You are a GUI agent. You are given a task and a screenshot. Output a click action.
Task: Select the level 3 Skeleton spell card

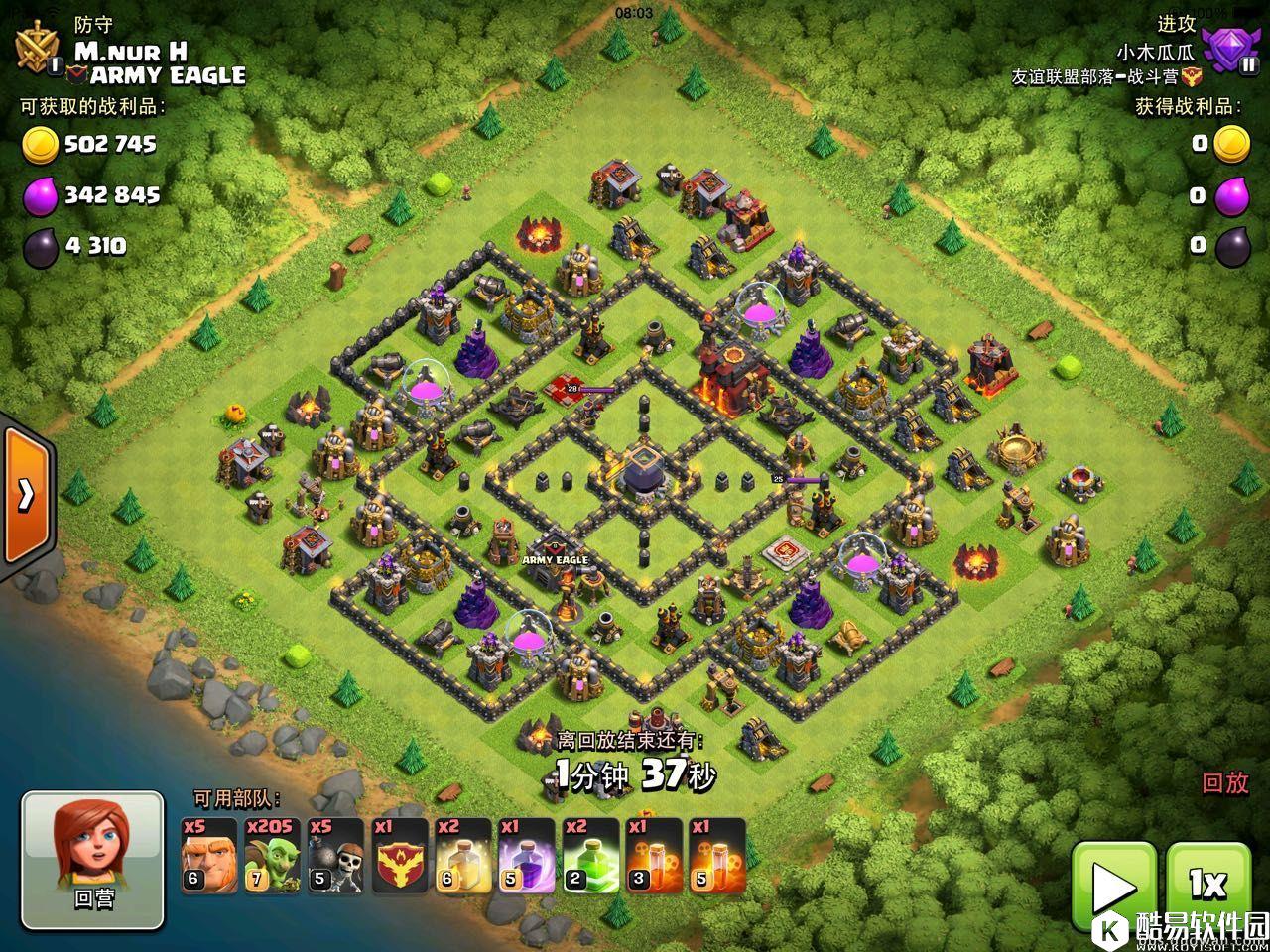tap(653, 855)
